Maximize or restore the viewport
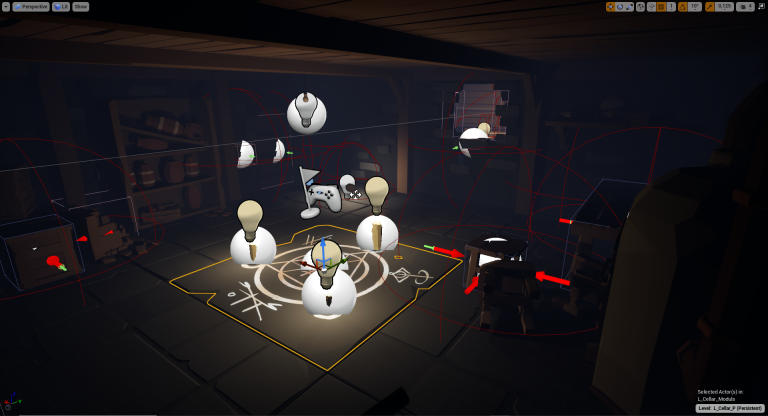 [x=762, y=6]
